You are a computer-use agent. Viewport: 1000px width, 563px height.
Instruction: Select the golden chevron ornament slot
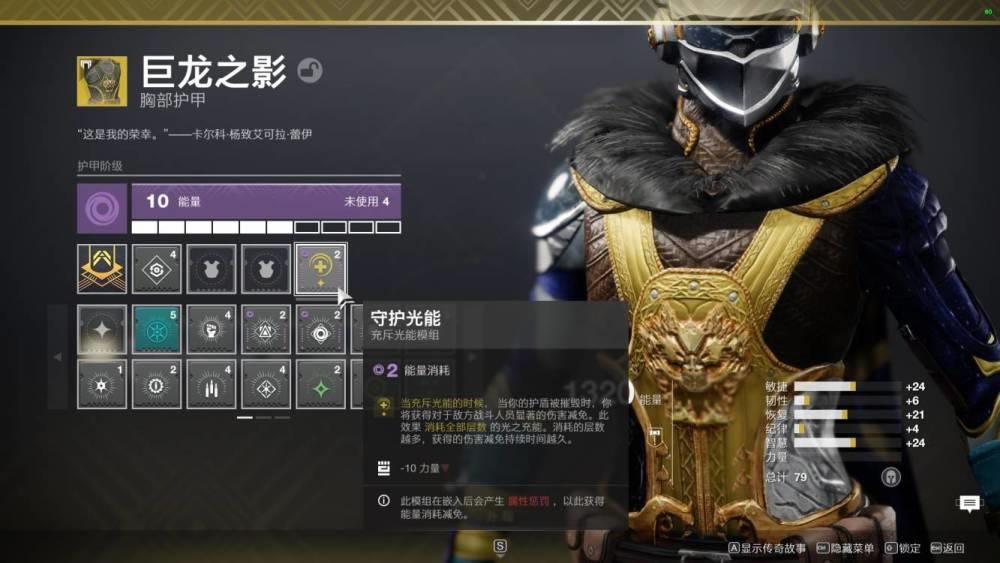[x=102, y=269]
